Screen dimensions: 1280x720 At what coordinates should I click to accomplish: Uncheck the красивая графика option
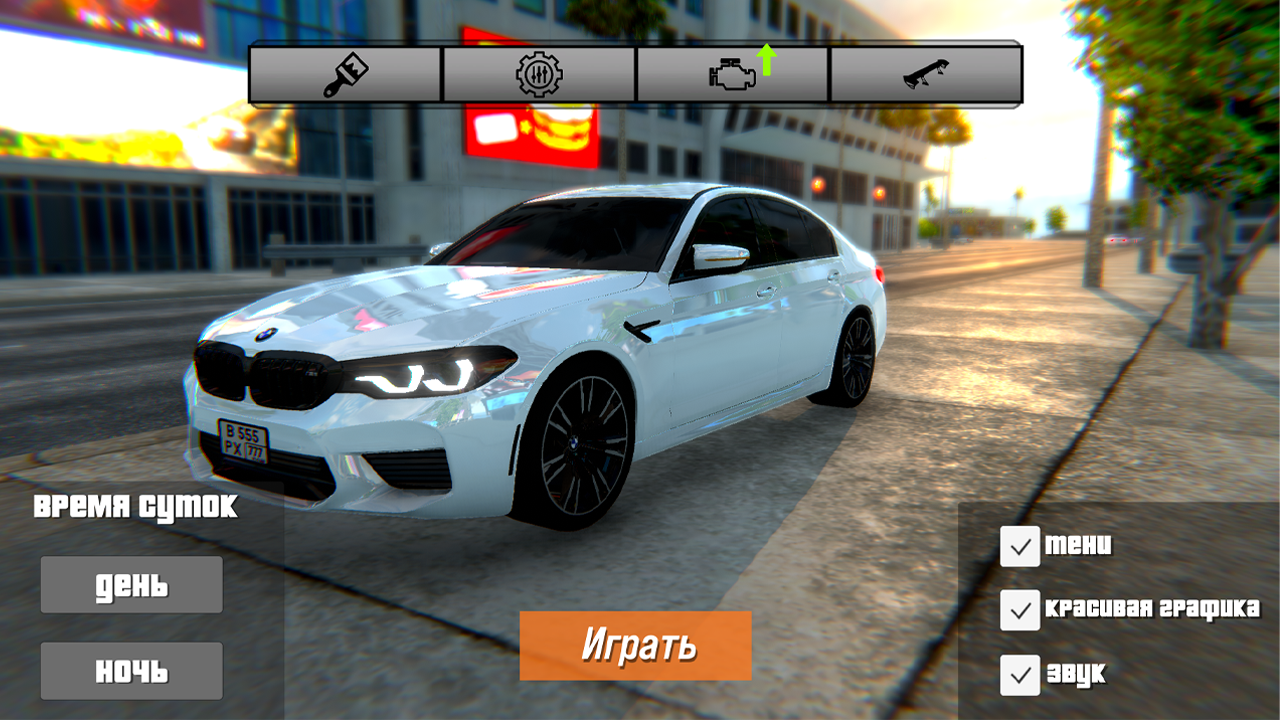pyautogui.click(x=1019, y=611)
